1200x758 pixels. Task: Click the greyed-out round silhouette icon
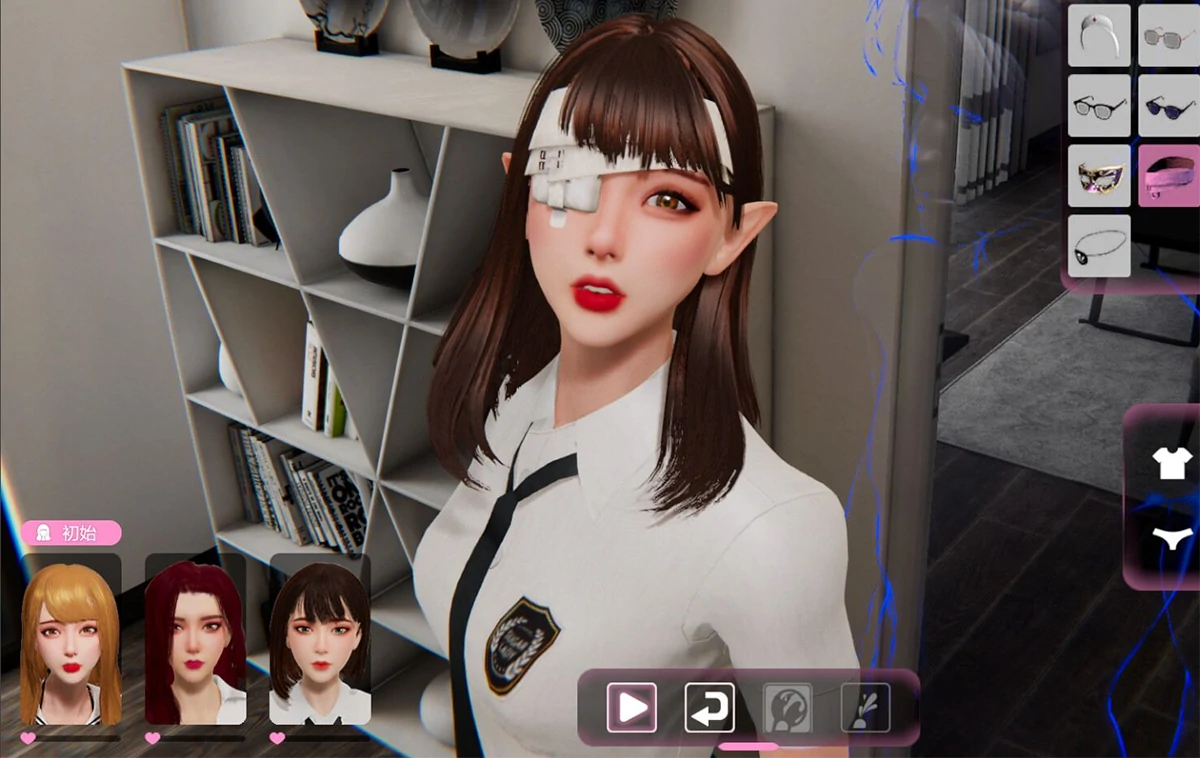click(x=788, y=708)
